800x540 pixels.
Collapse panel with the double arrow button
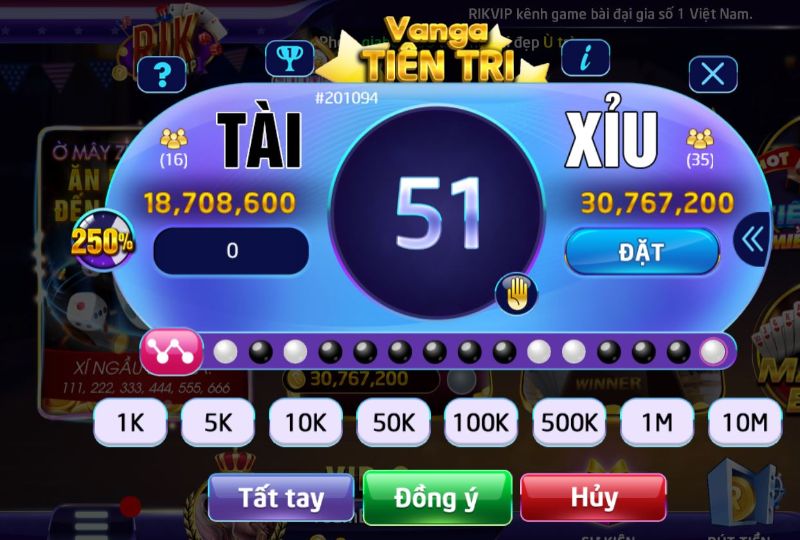pyautogui.click(x=752, y=239)
